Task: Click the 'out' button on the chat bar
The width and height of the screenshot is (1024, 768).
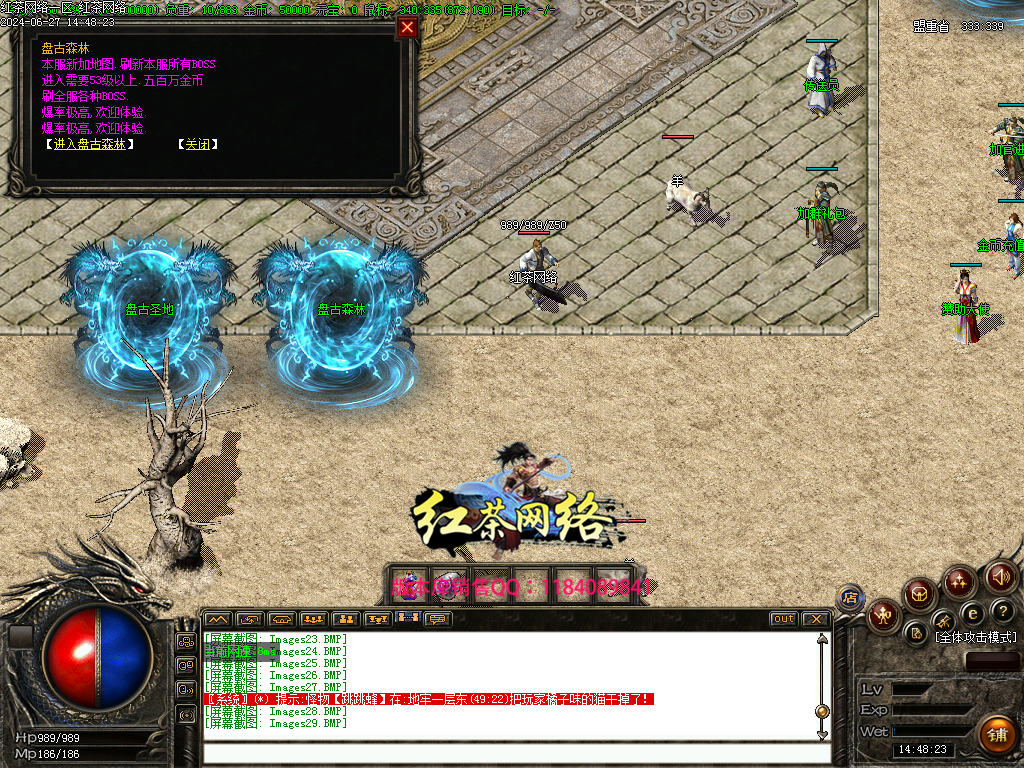Action: pyautogui.click(x=784, y=619)
